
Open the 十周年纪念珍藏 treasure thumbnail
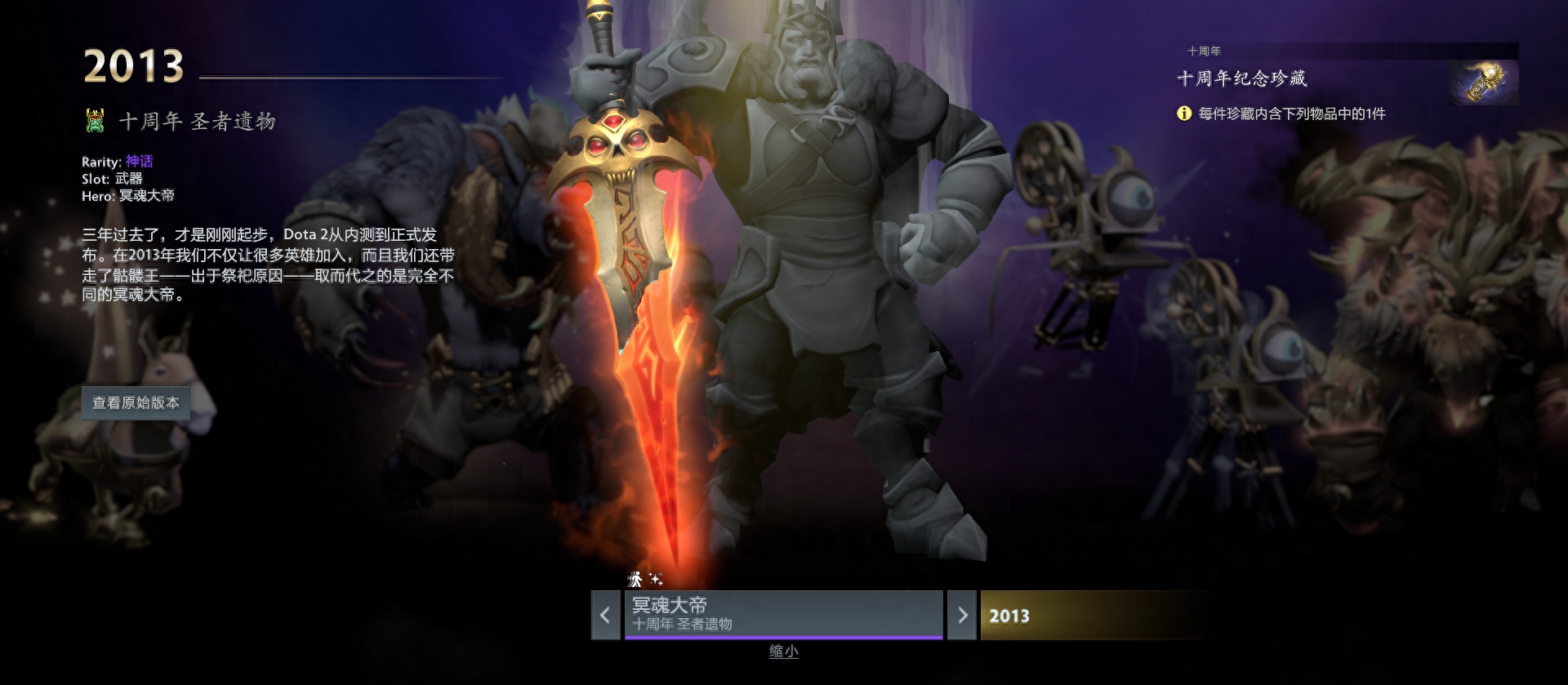[1484, 82]
